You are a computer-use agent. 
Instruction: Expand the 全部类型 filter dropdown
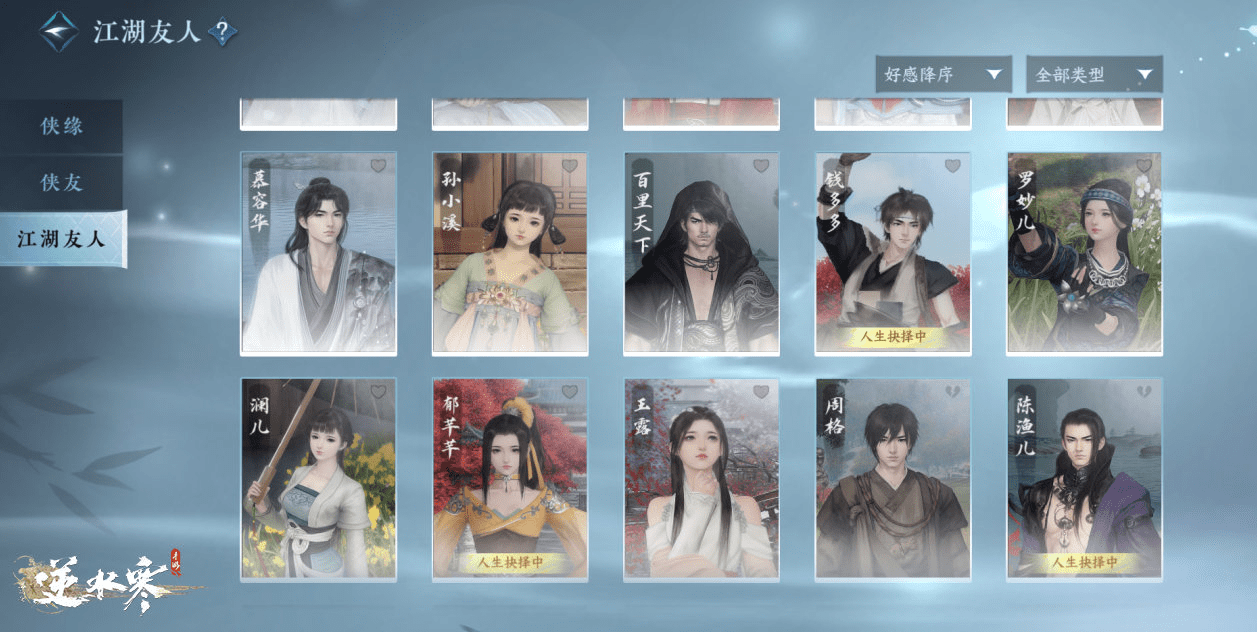[x=1094, y=75]
